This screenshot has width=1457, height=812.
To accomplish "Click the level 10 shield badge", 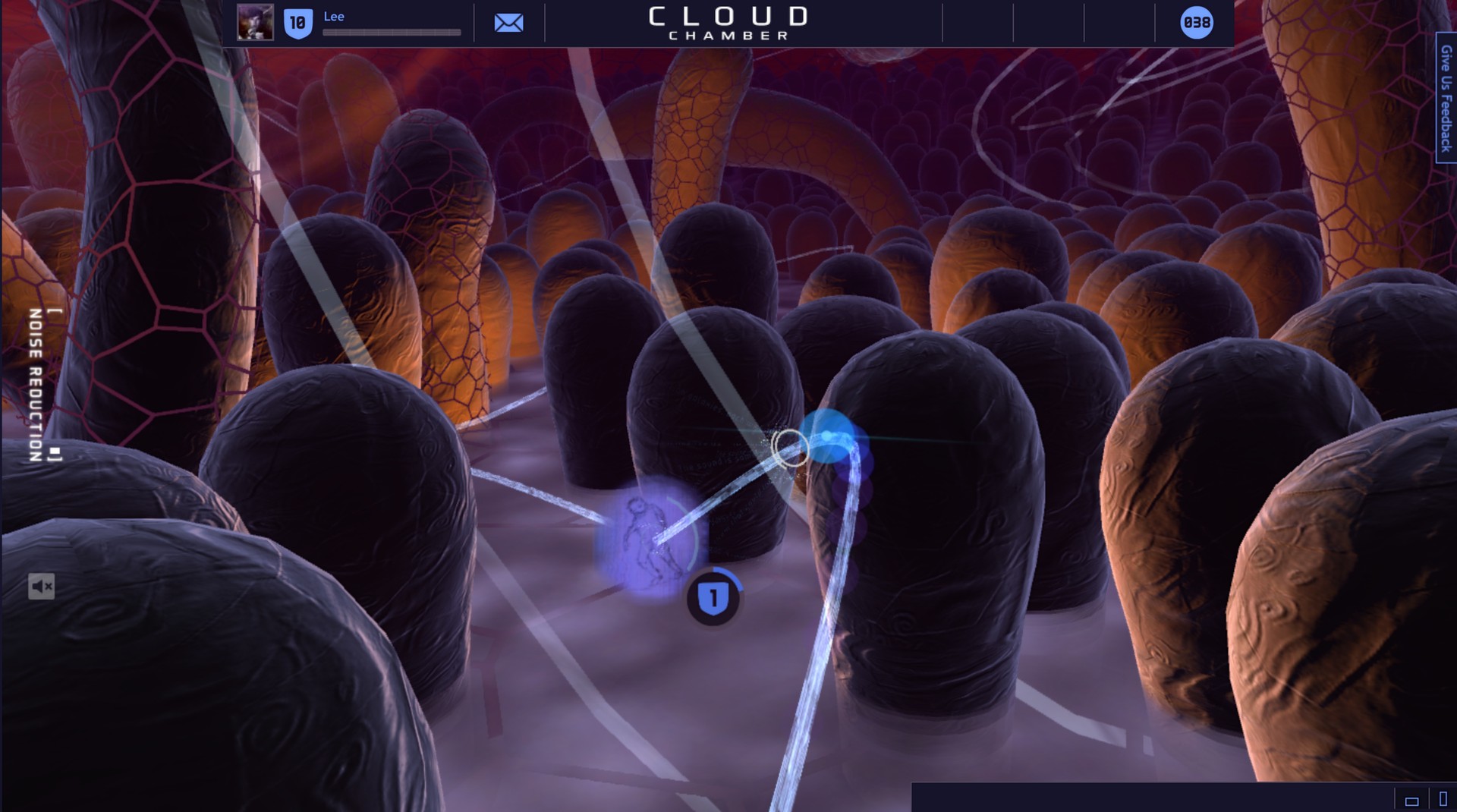I will 298,22.
